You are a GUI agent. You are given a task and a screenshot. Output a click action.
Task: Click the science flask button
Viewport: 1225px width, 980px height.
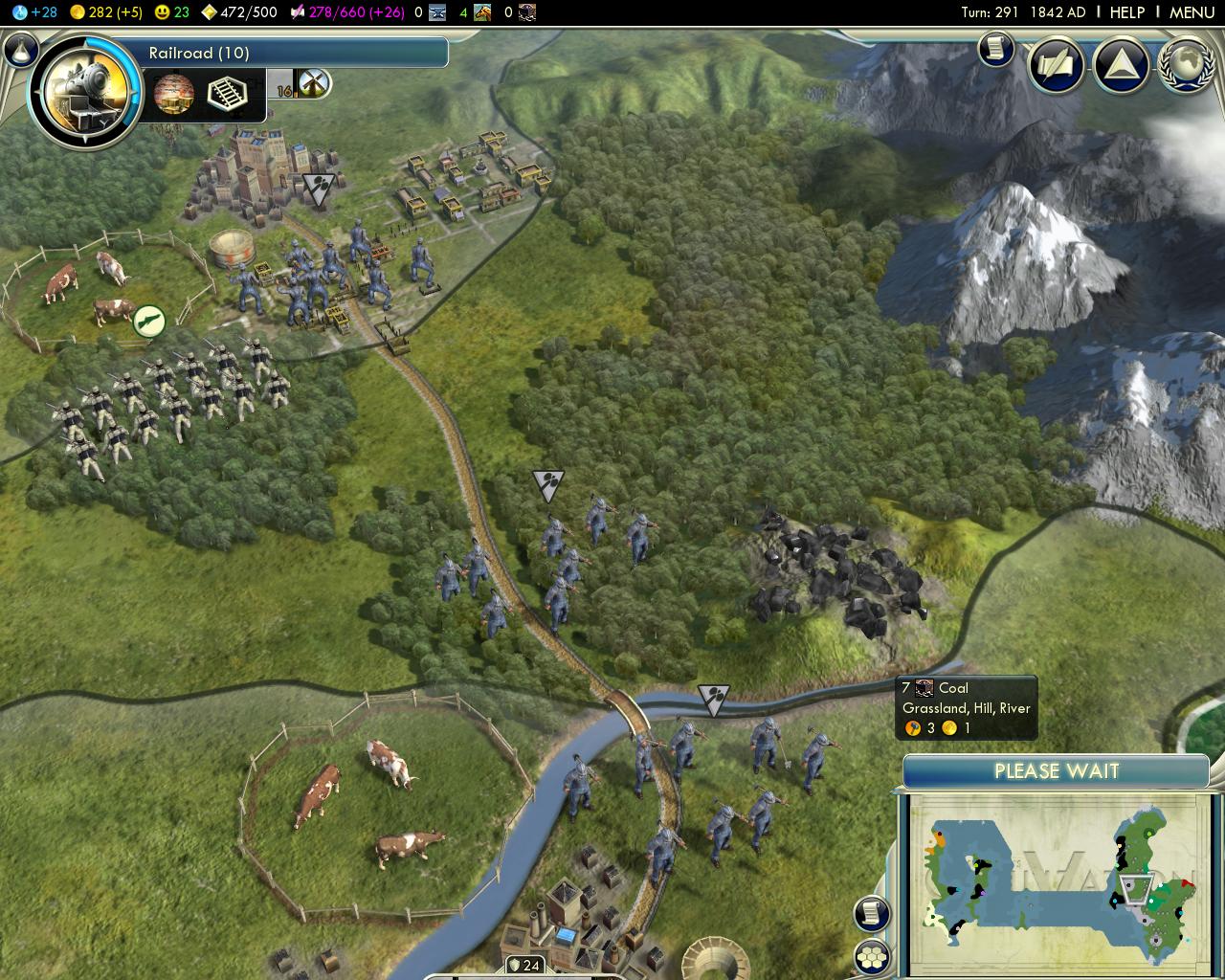[22, 51]
